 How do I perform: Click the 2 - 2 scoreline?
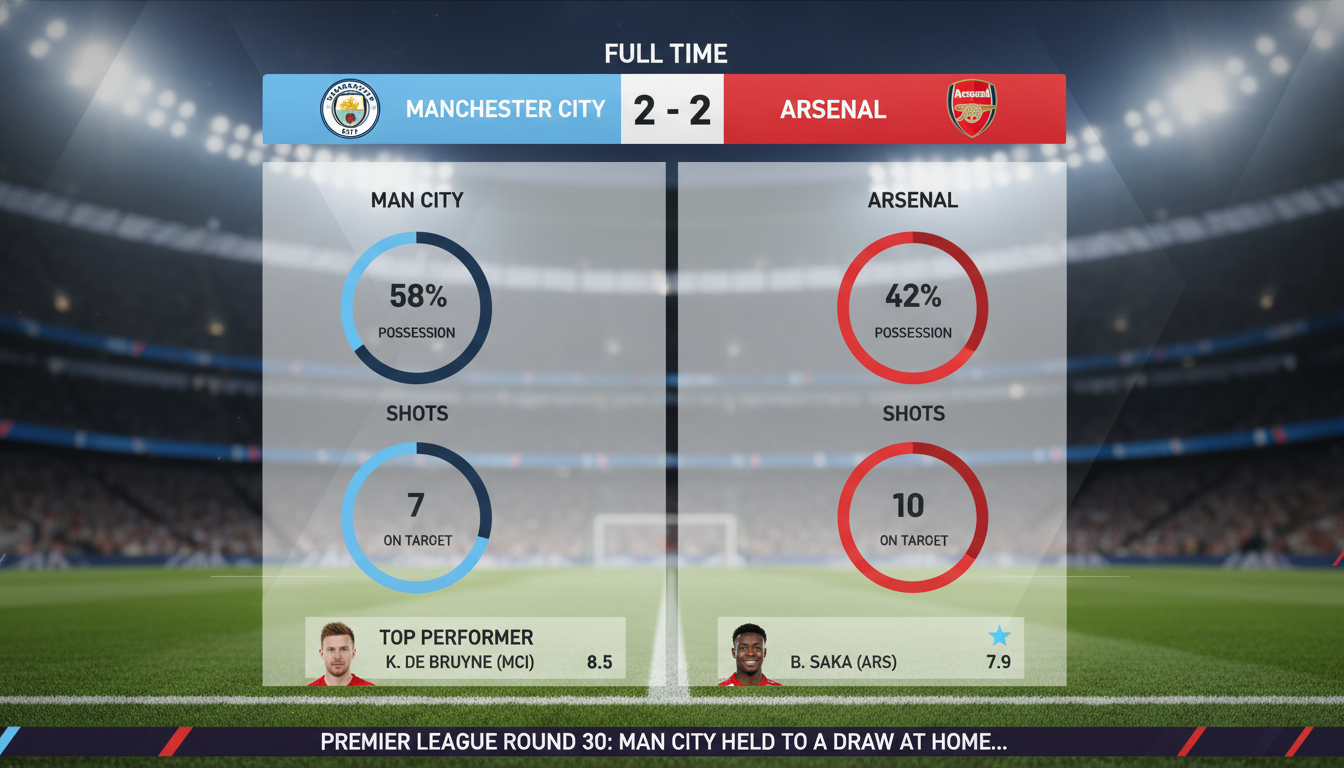click(x=672, y=109)
